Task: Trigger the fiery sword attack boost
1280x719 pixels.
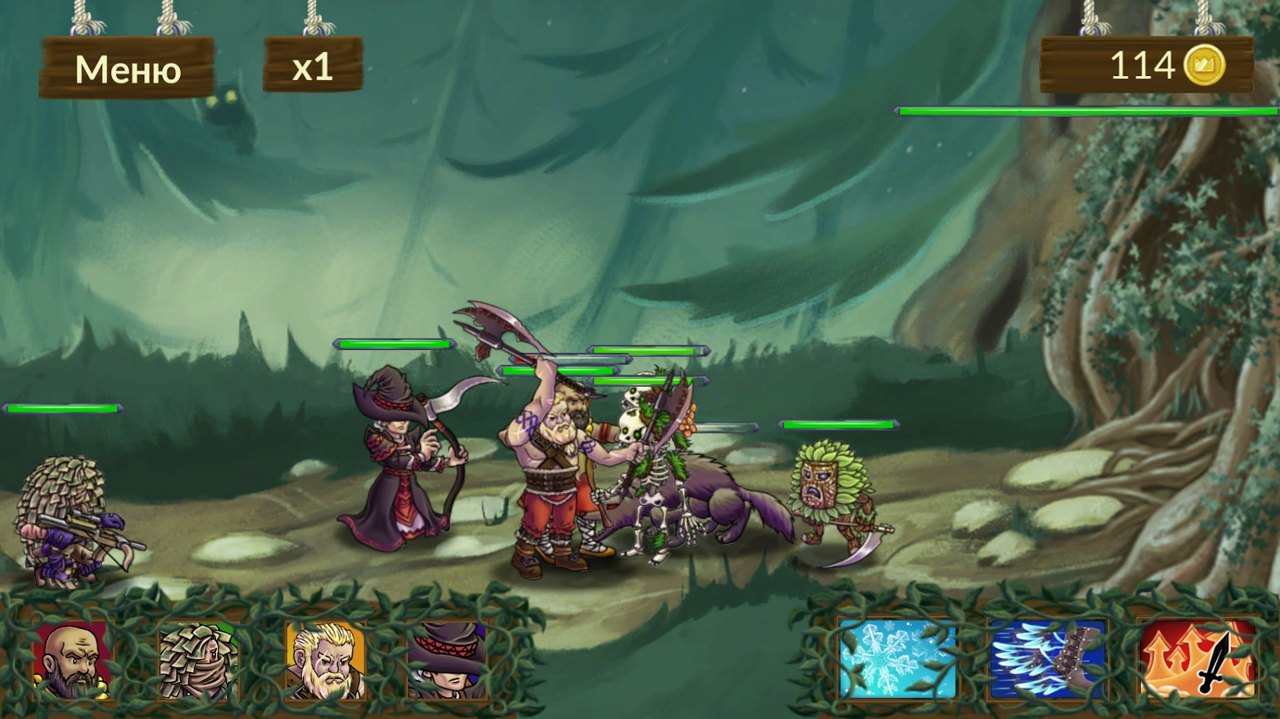Action: tap(1198, 659)
